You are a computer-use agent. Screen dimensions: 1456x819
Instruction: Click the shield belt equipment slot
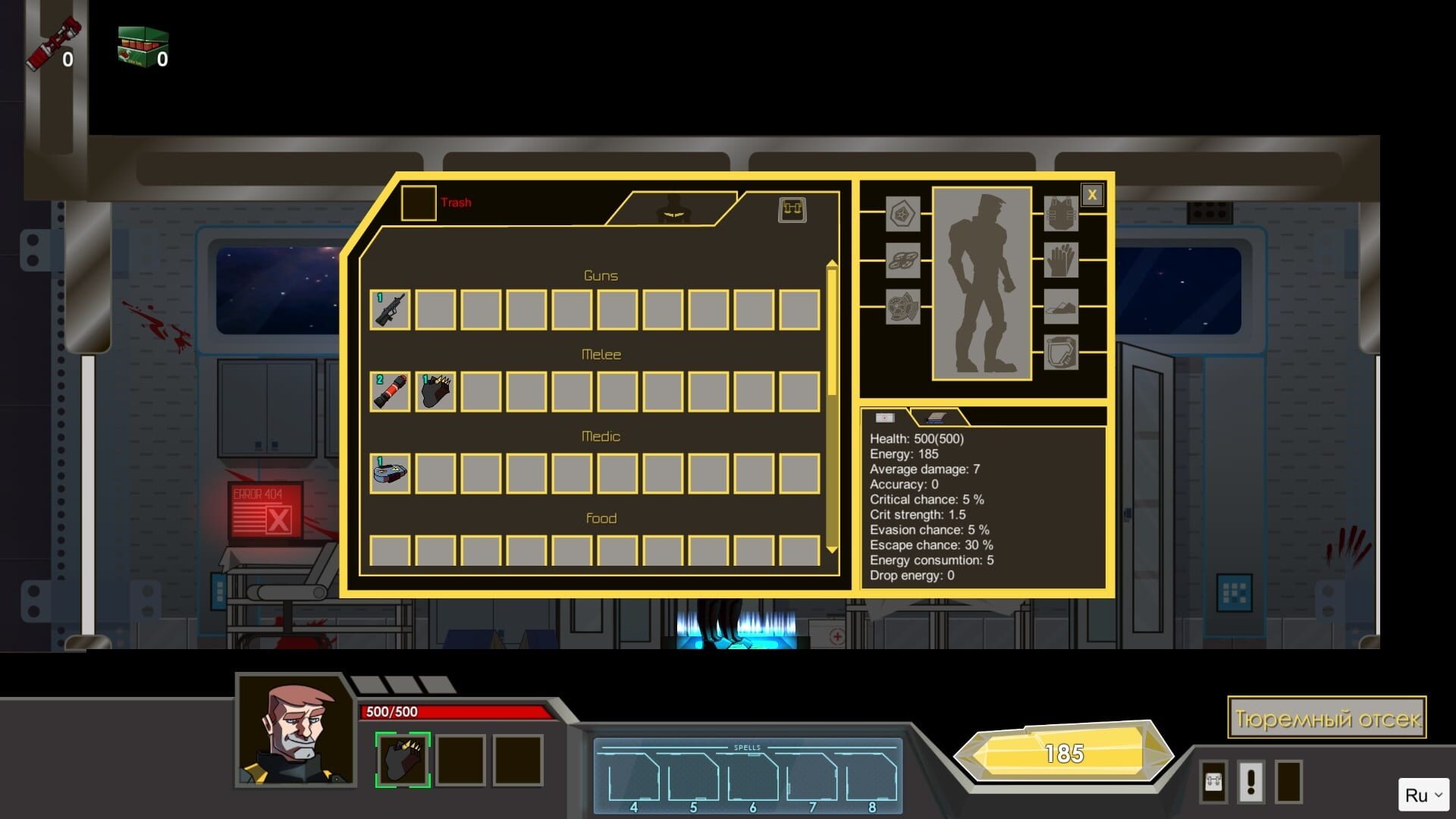(1060, 351)
